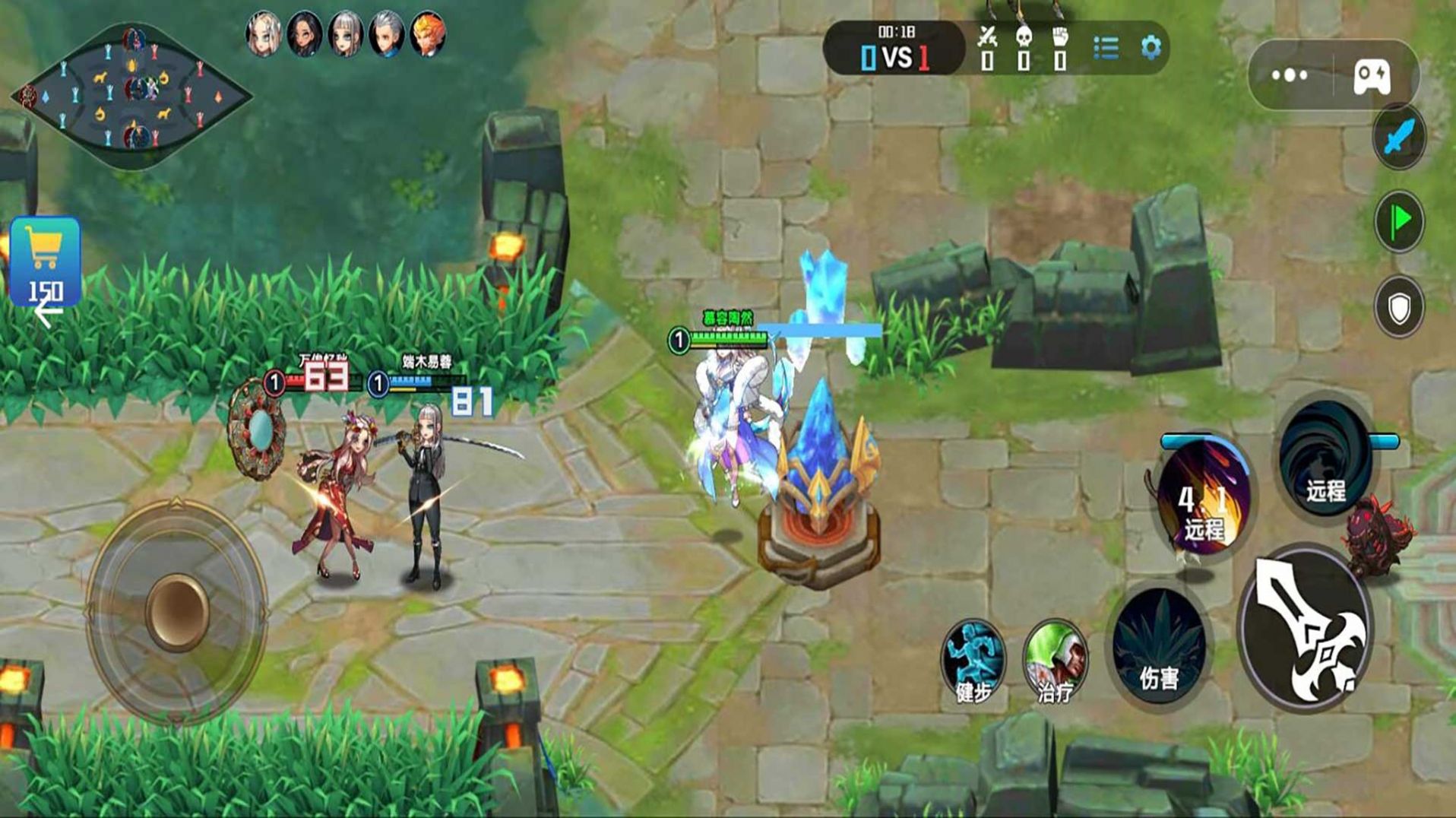Tap the green flag signal button
Screen dimensions: 1456x818
[1399, 221]
